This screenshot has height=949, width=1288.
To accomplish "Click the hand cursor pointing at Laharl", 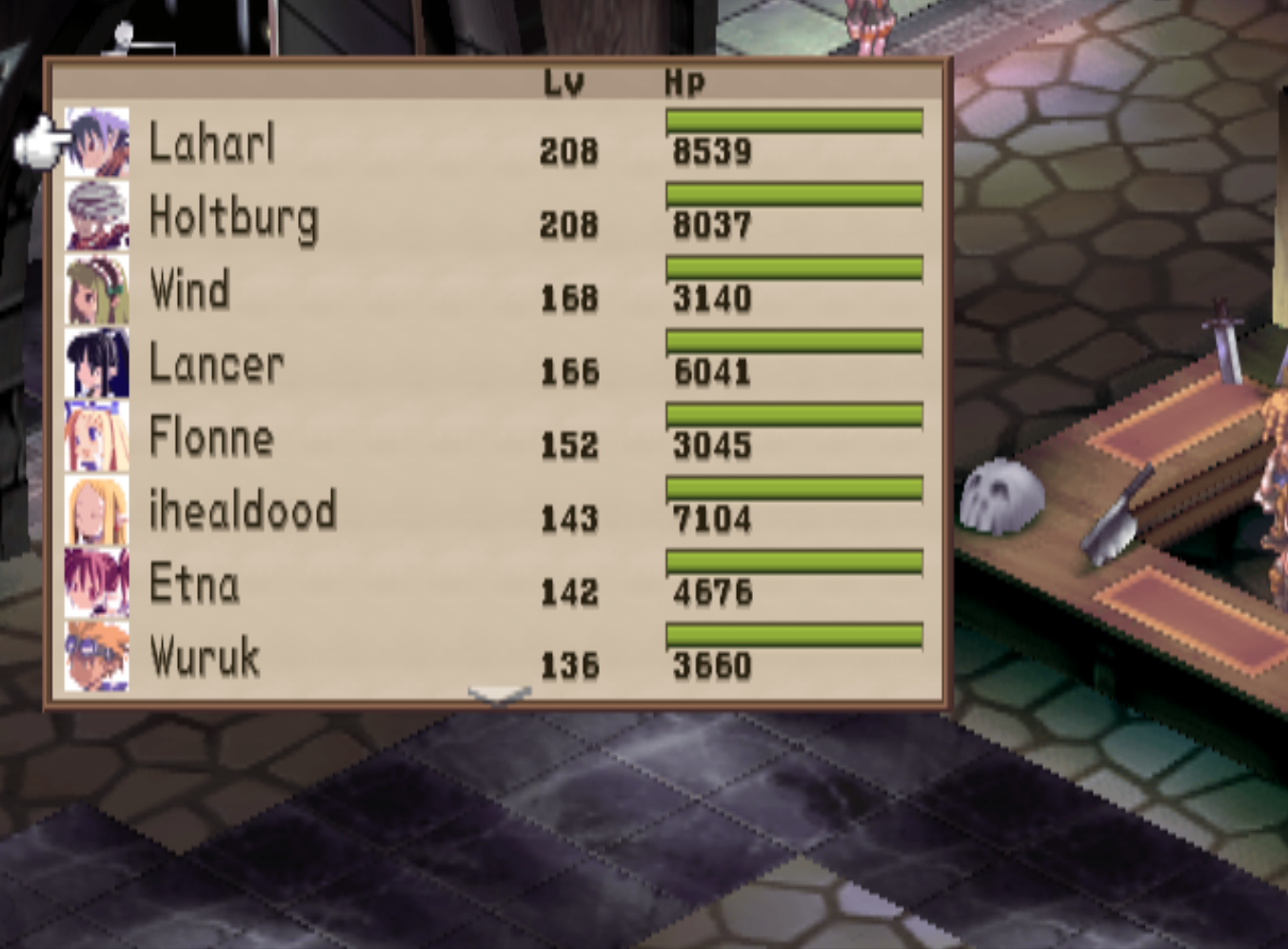I will tap(42, 143).
